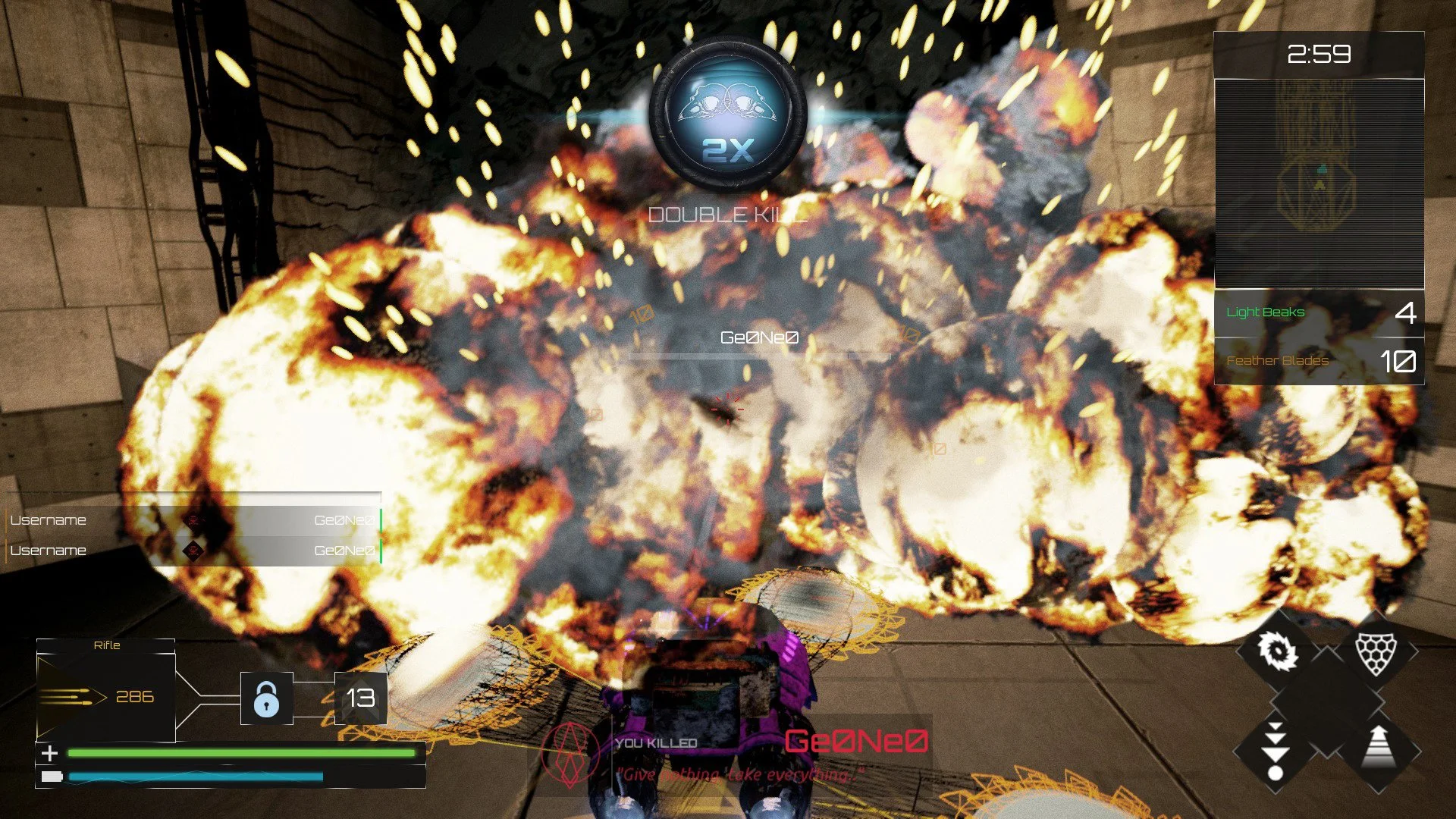Image resolution: width=1456 pixels, height=819 pixels.
Task: Open the Rifle weapon header panel
Action: 106,645
